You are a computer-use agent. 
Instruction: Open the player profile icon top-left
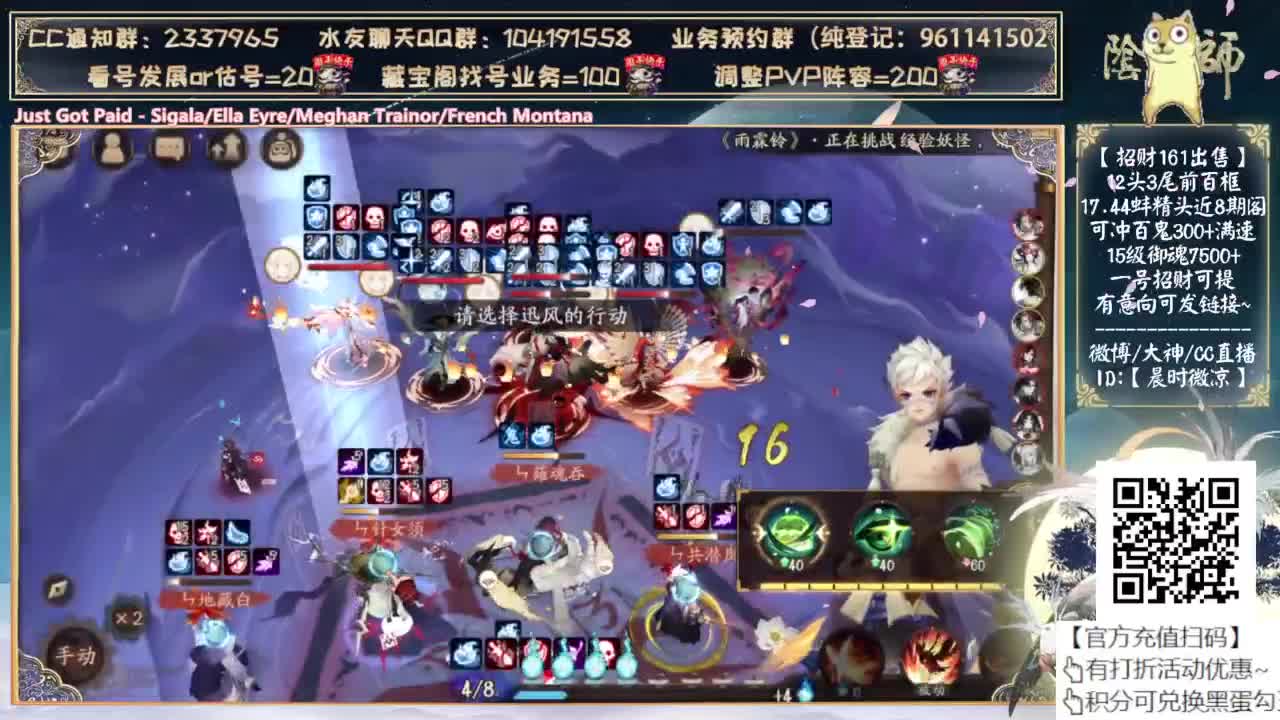[111, 150]
